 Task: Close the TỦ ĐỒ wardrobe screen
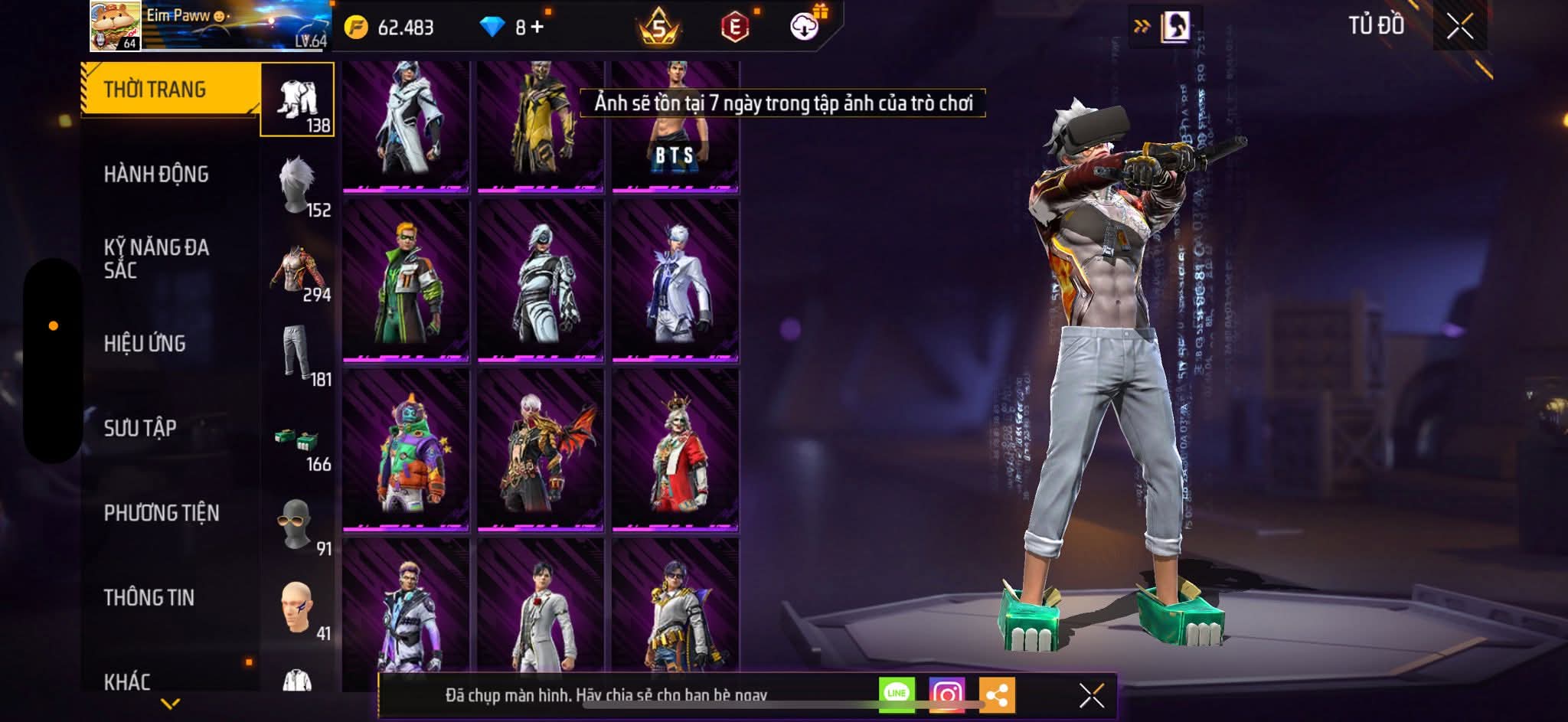tap(1459, 27)
